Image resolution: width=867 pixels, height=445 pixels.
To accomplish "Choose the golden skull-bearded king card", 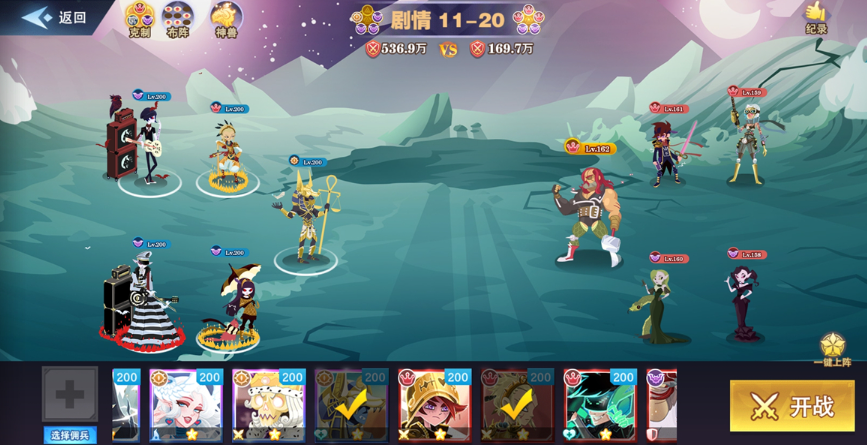I will coord(269,405).
